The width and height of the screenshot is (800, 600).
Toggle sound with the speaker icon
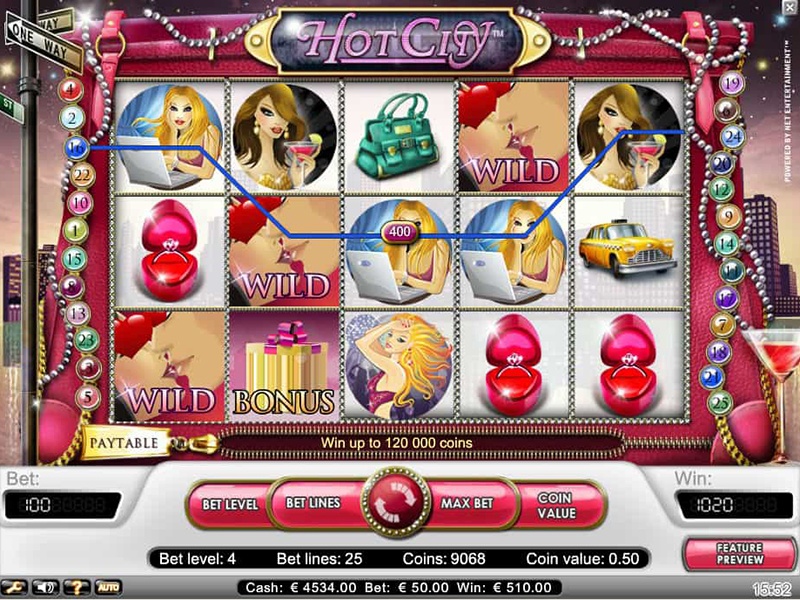pos(44,587)
